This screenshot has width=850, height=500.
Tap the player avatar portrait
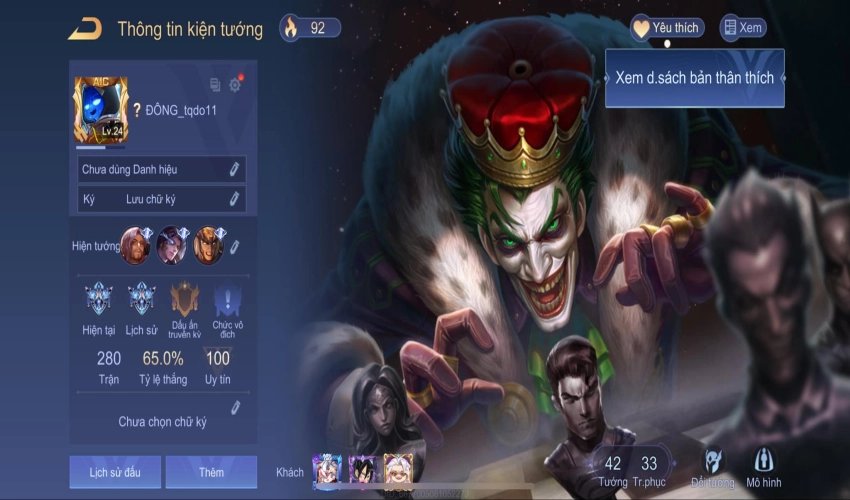[x=100, y=111]
